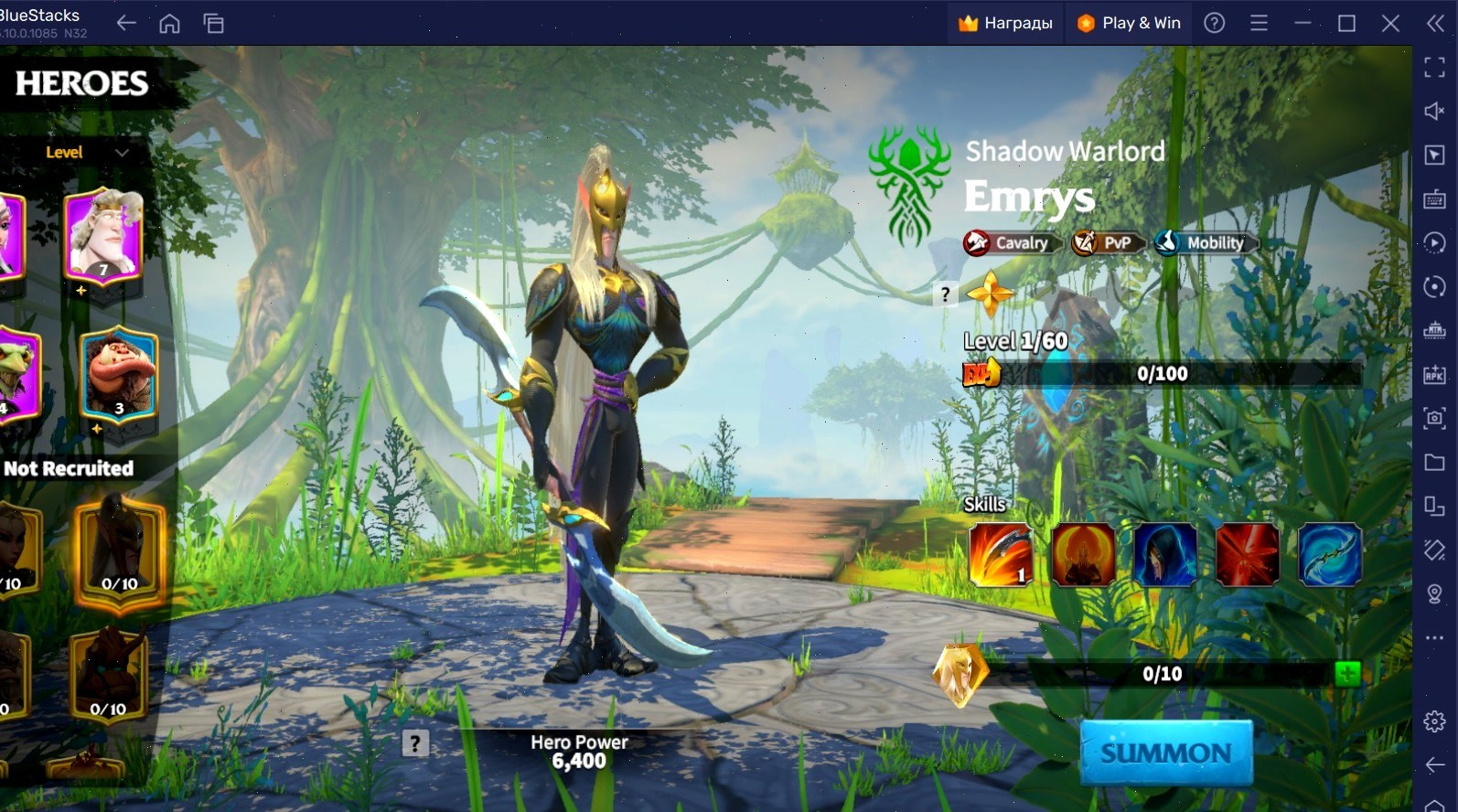This screenshot has height=812, width=1458.
Task: Summon the hero Emrys
Action: coord(1165,753)
